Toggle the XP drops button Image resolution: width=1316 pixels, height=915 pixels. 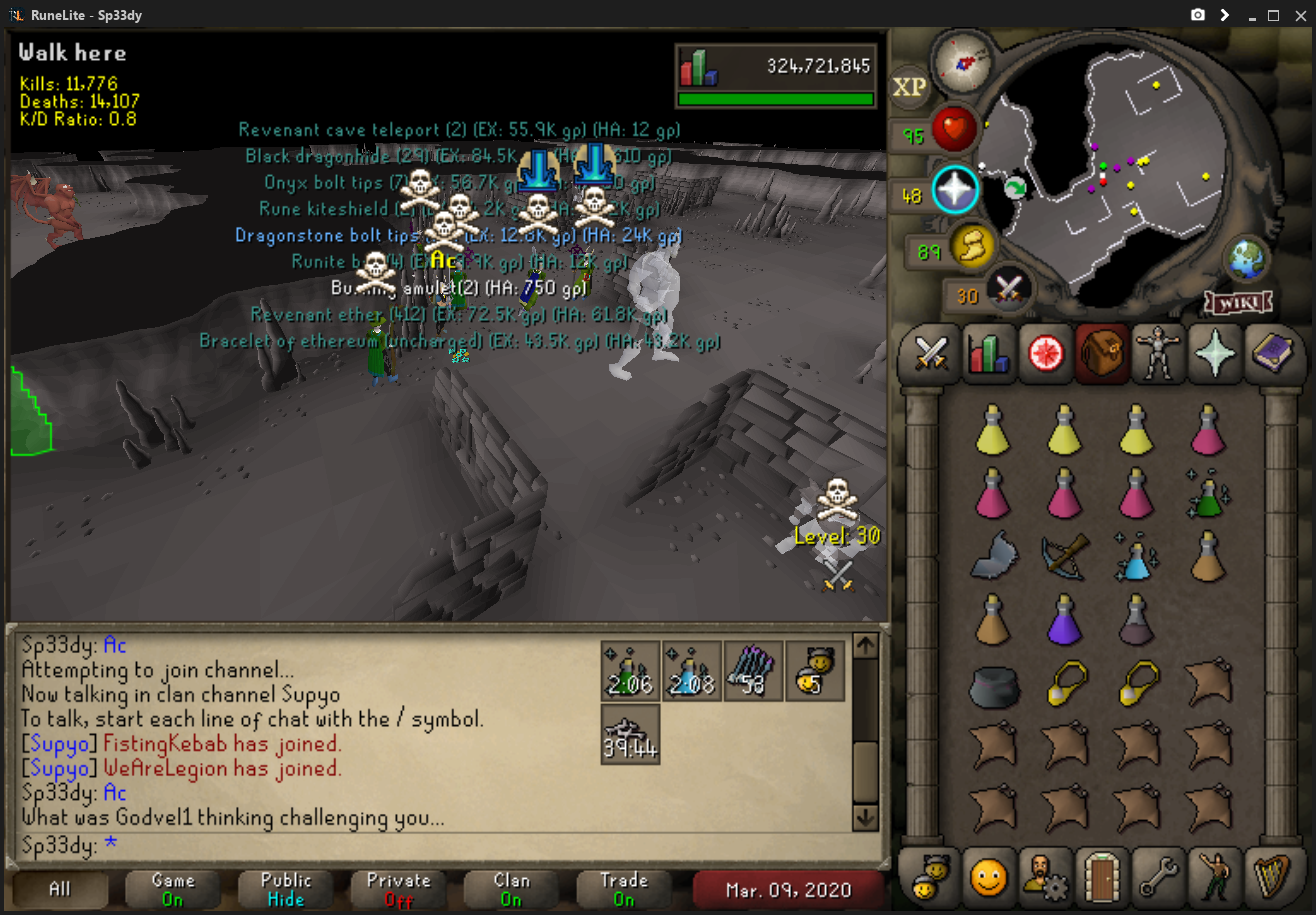point(910,87)
